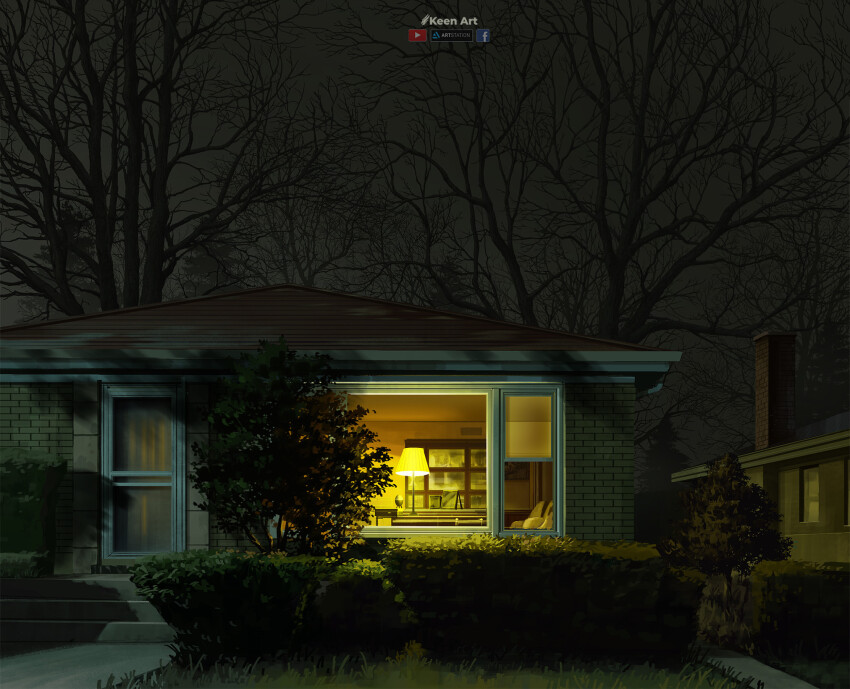The height and width of the screenshot is (689, 850).
Task: Open the Facebook icon link
Action: [x=483, y=36]
